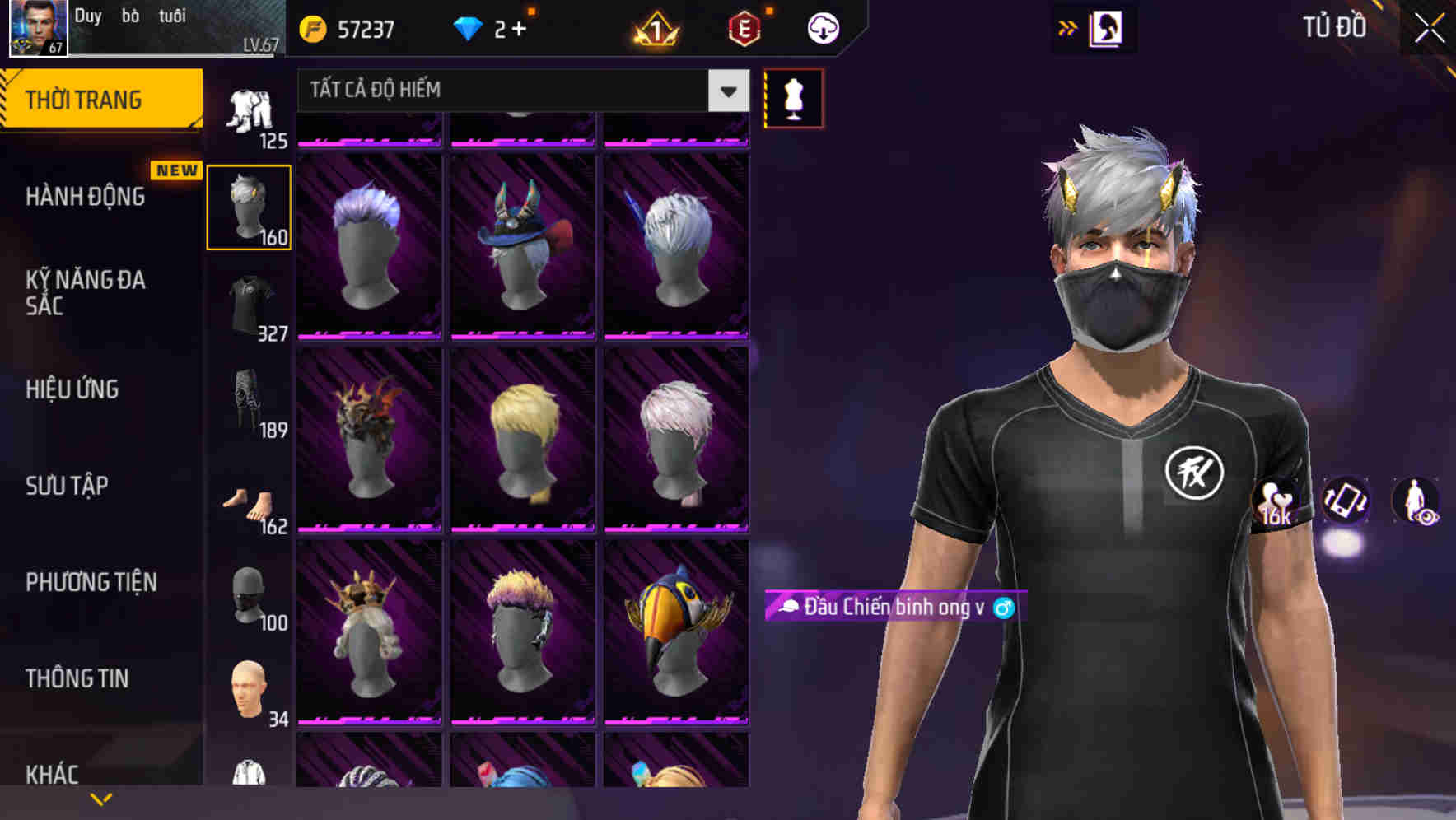Open the shirts category icon with 327 items
Screen dimensions: 1456x820
tap(249, 305)
